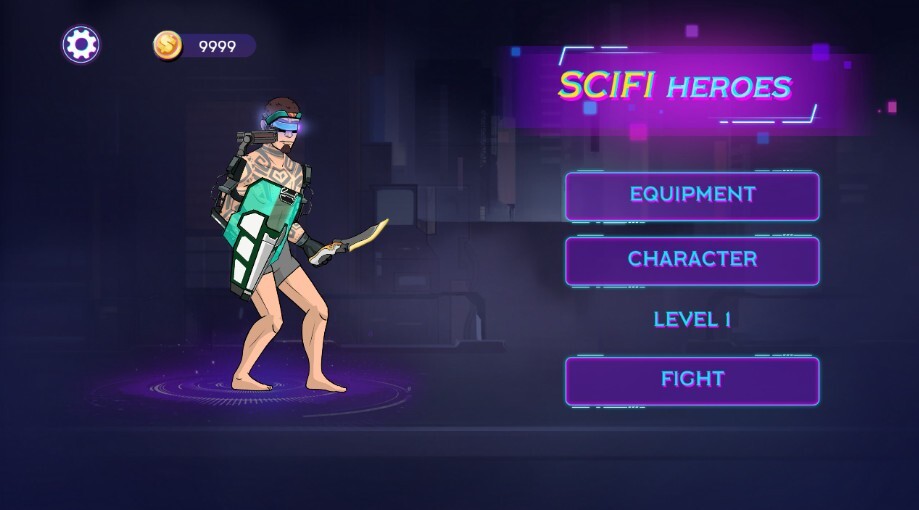Start a battle with the Fight button
The width and height of the screenshot is (919, 510).
(692, 380)
